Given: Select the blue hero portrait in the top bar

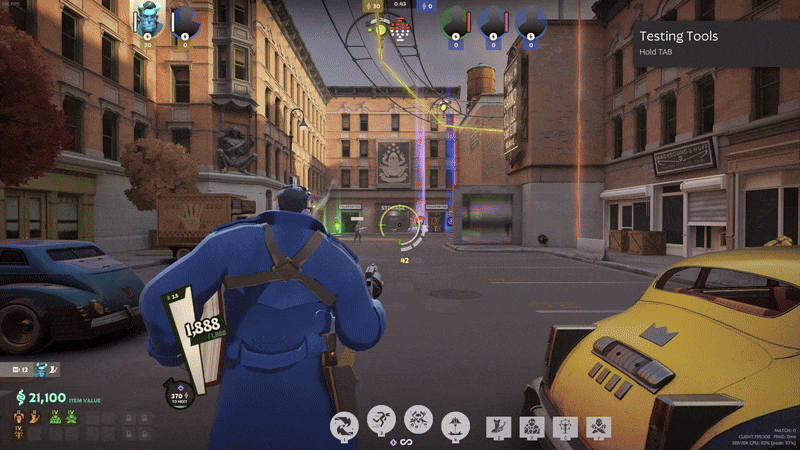Looking at the screenshot, I should pyautogui.click(x=150, y=20).
